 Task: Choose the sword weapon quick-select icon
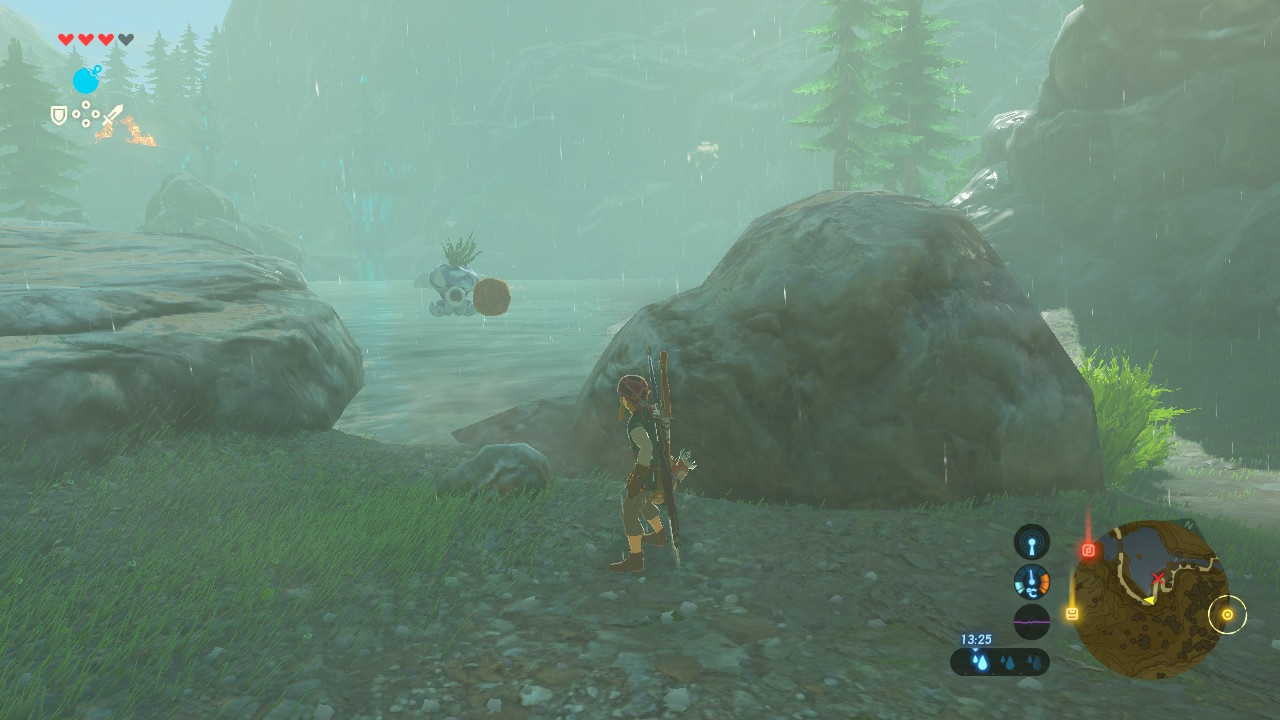(112, 115)
